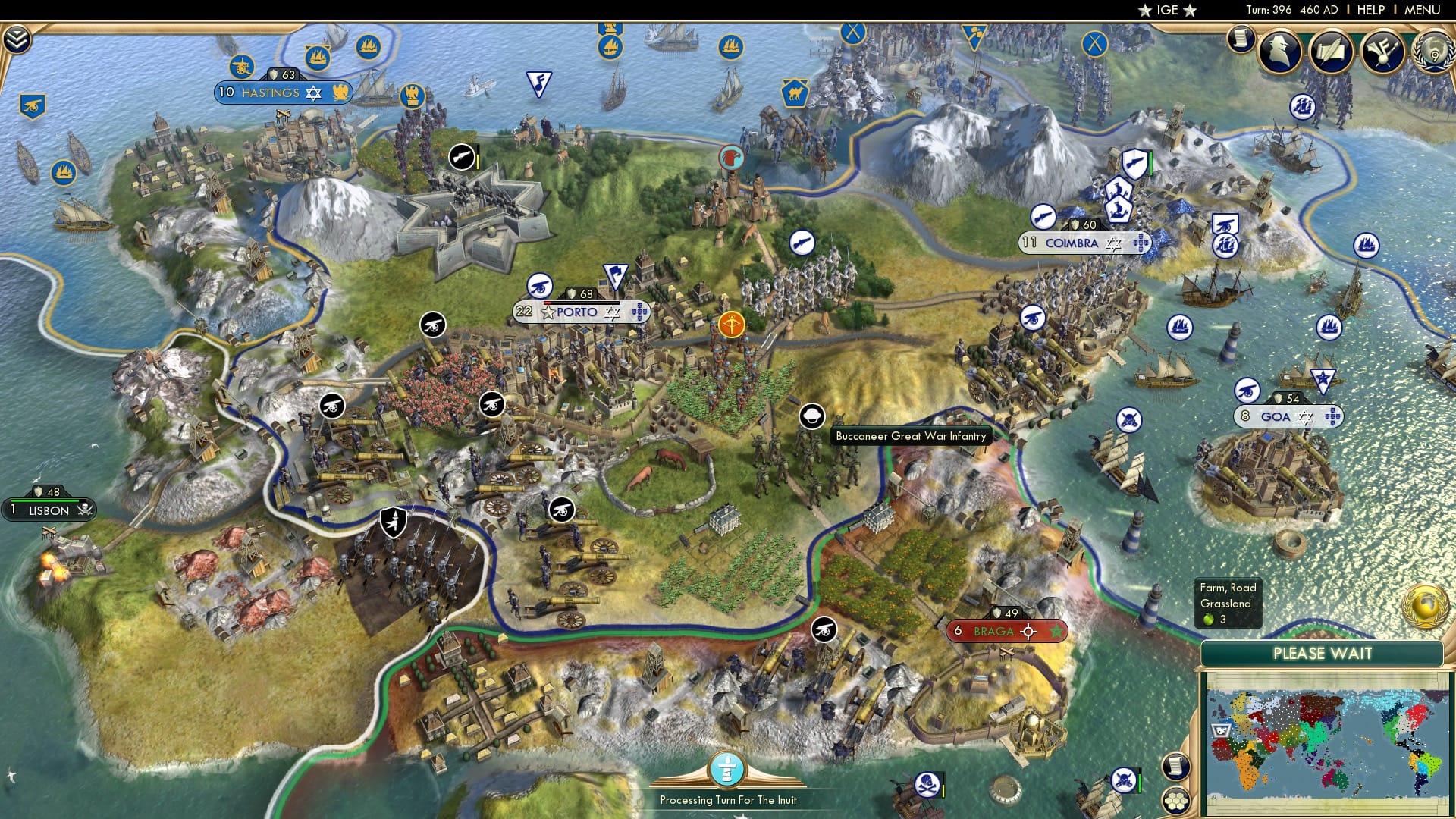Open the notification scroll beside the minimap
The width and height of the screenshot is (1456, 819).
click(x=1177, y=766)
